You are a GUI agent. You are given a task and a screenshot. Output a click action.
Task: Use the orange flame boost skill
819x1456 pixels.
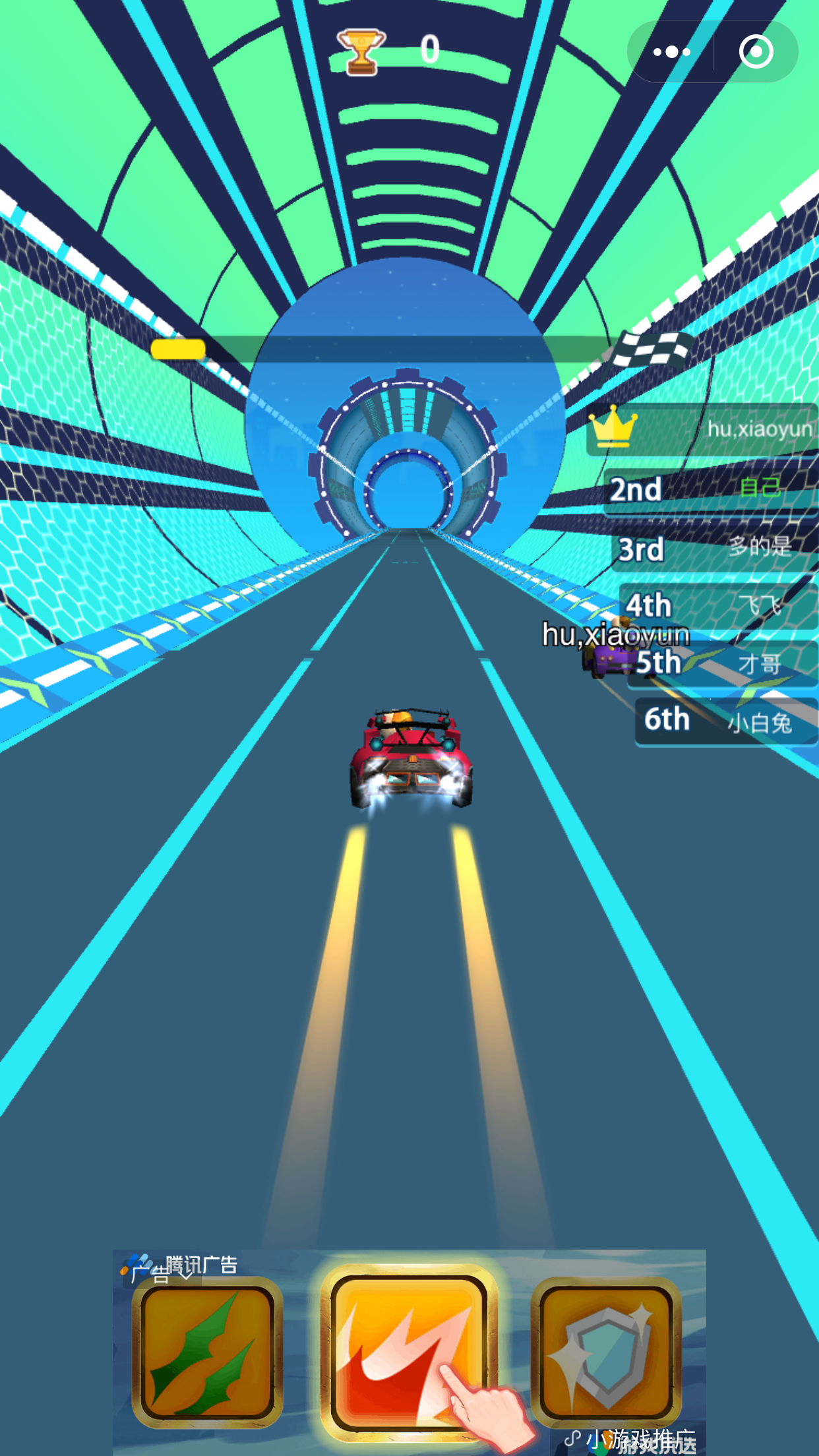(409, 1351)
